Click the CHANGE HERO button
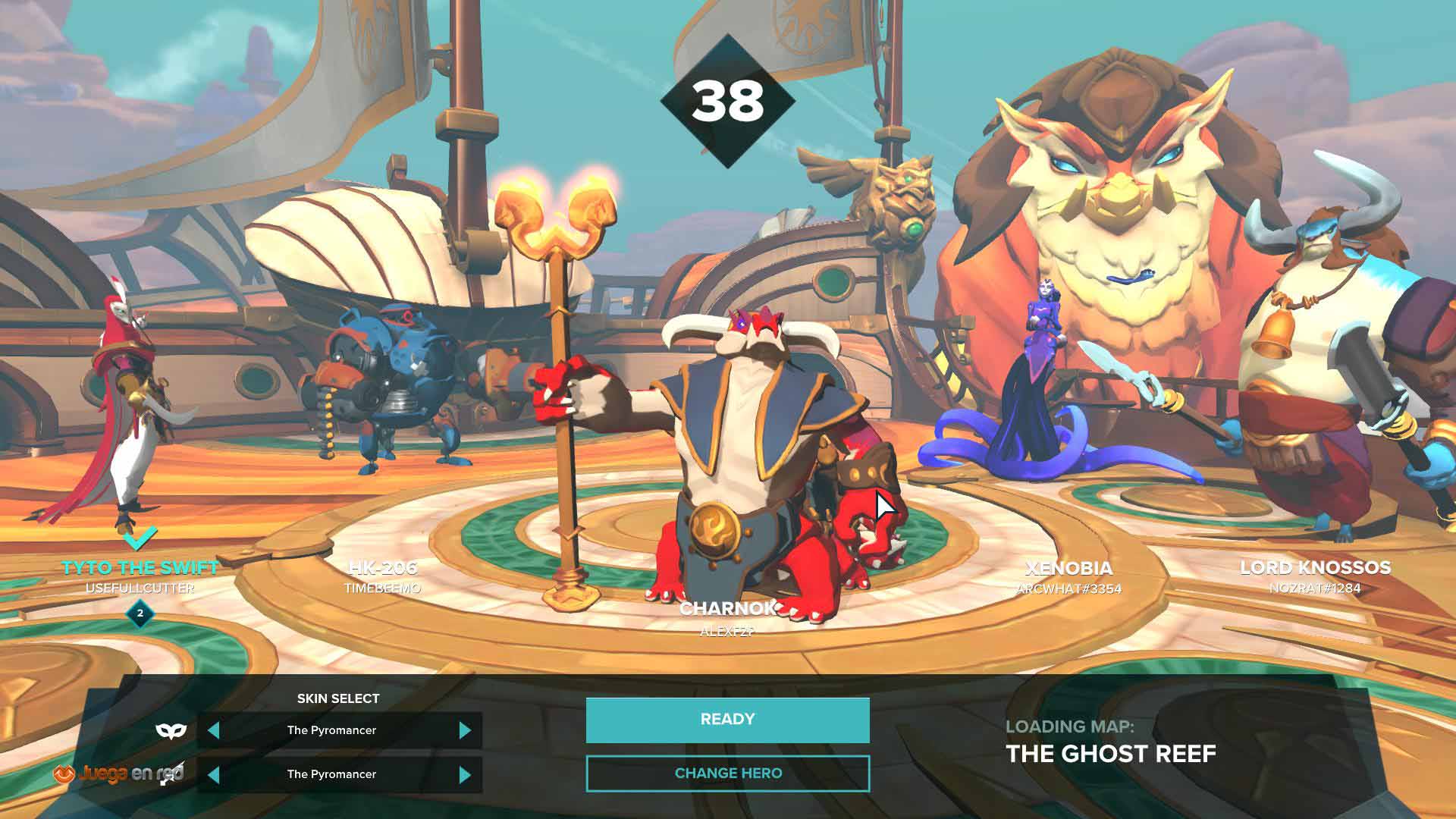1456x819 pixels. pyautogui.click(x=727, y=773)
